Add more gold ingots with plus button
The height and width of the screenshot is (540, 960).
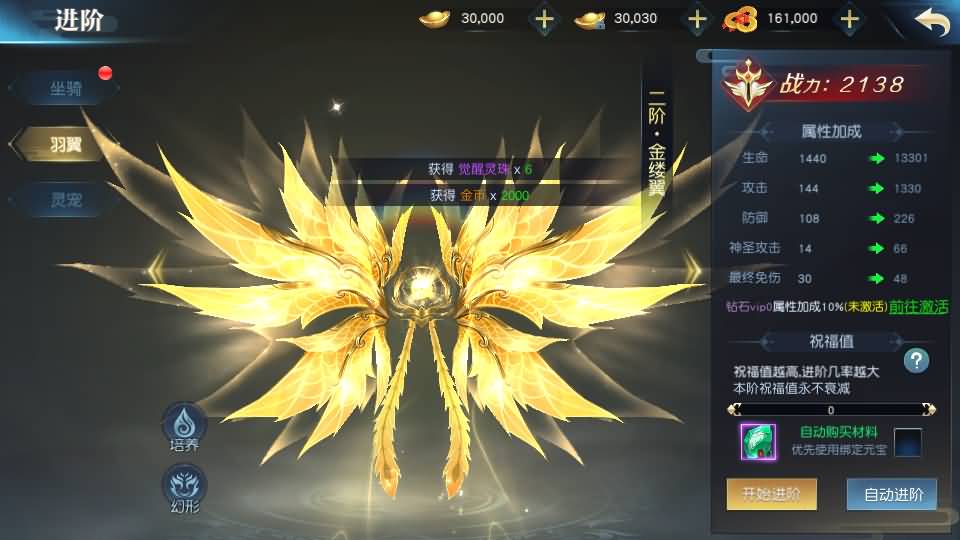pyautogui.click(x=543, y=19)
